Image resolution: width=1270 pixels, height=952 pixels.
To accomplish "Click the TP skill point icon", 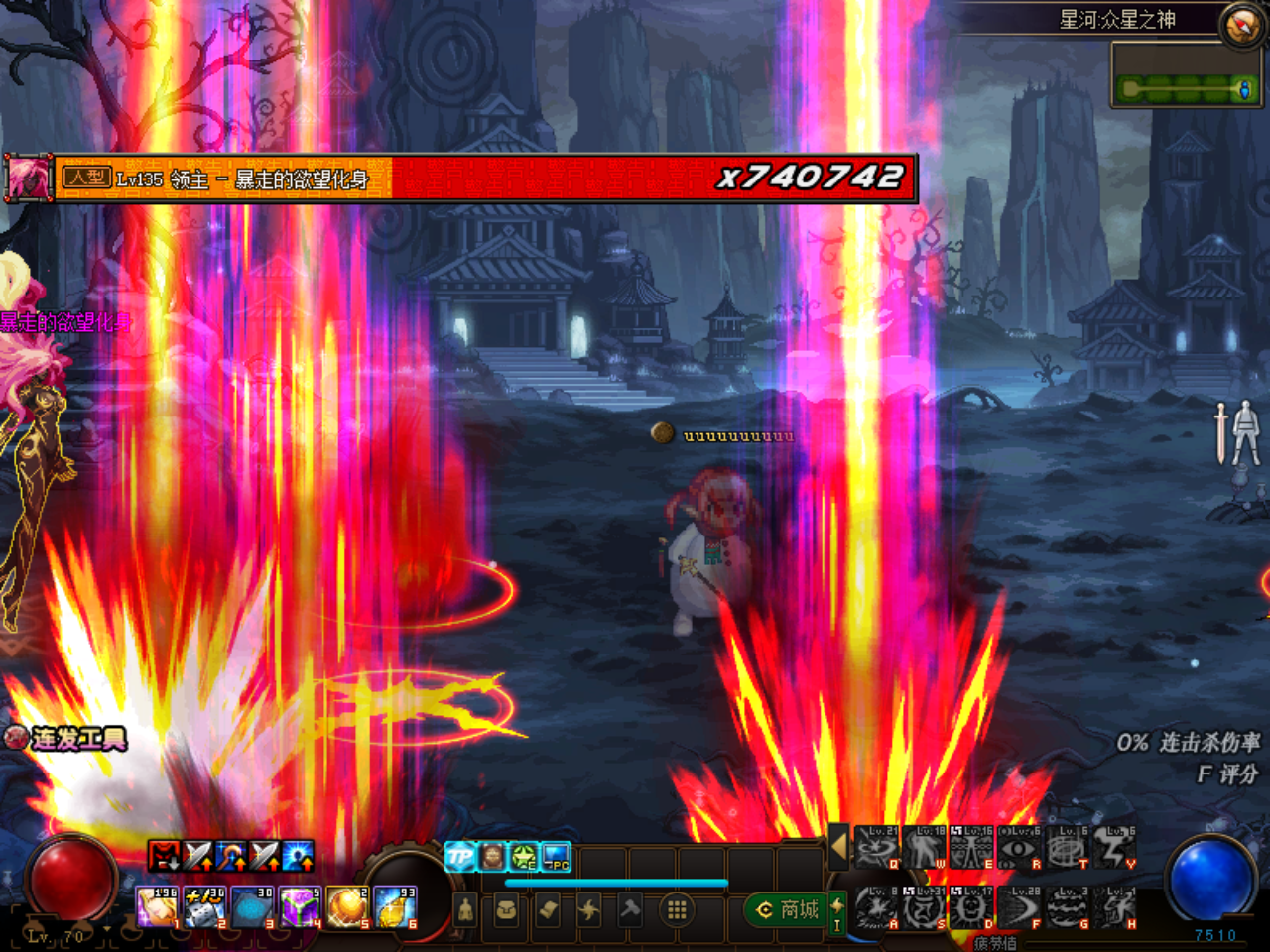I will [460, 856].
